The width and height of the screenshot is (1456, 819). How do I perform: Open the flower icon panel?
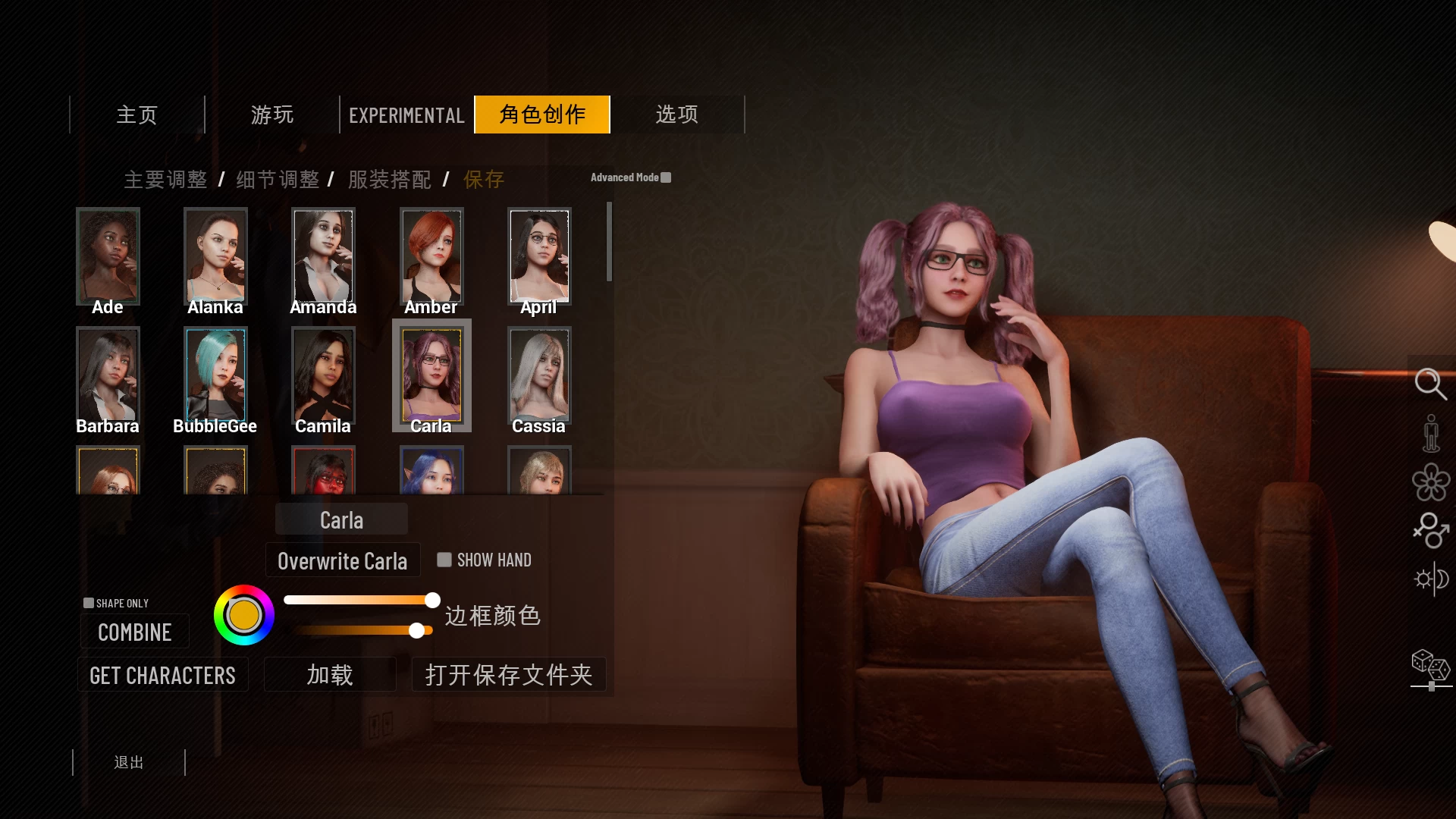[x=1431, y=483]
